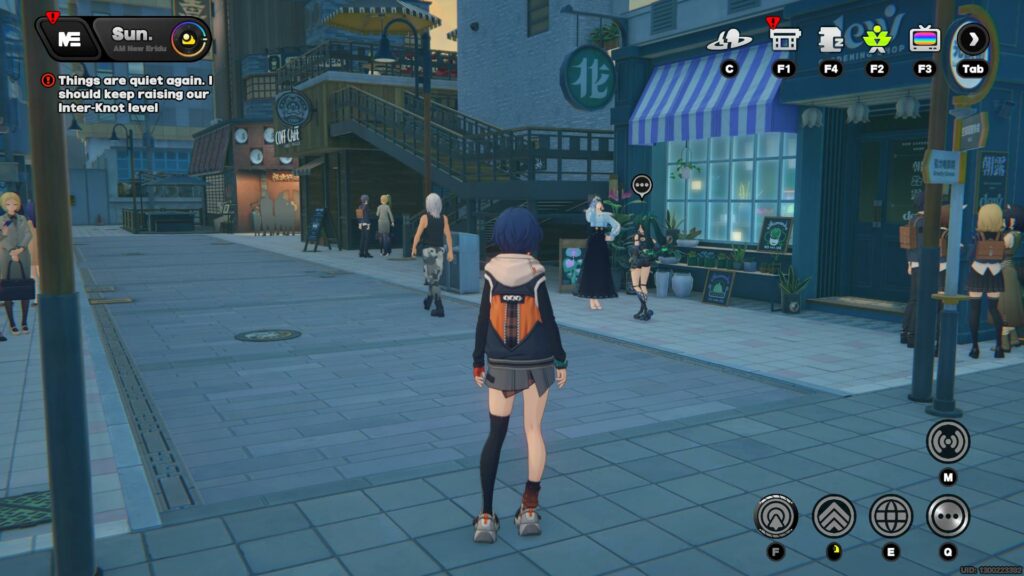This screenshot has width=1024, height=576.
Task: Open the storefront icon with the red alert
Action: (784, 40)
